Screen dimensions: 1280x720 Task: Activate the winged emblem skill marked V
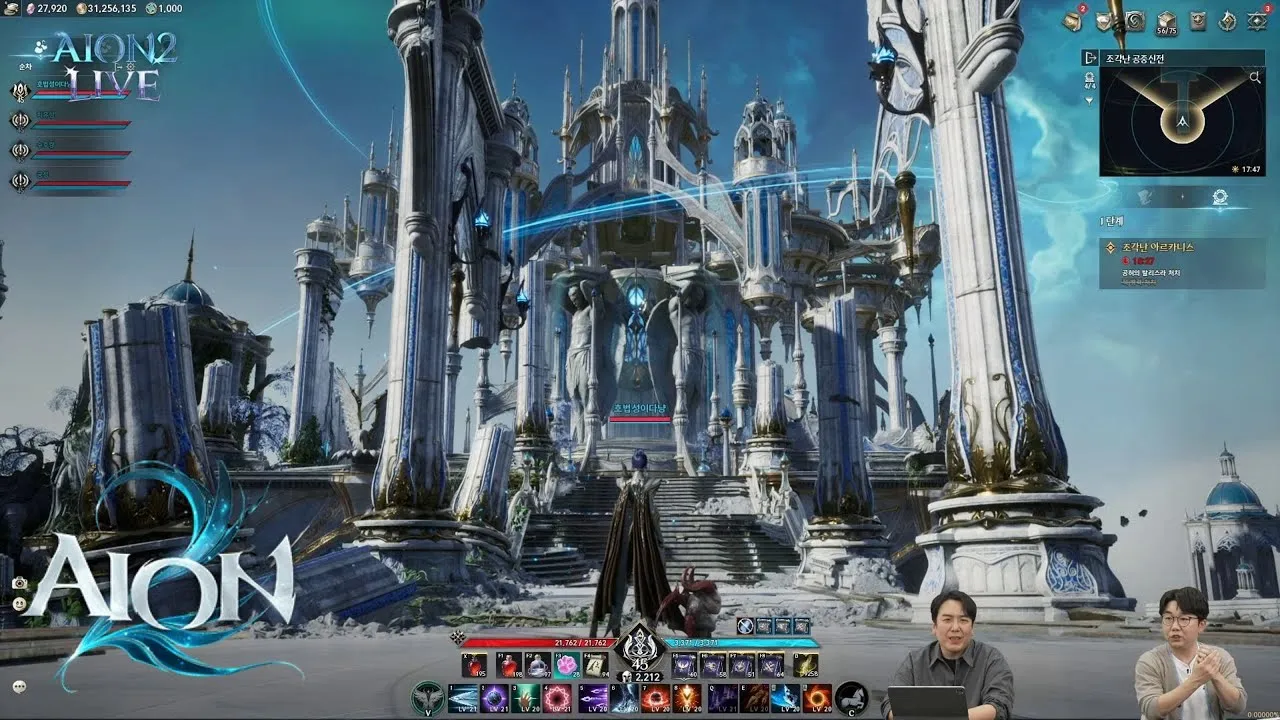[429, 697]
